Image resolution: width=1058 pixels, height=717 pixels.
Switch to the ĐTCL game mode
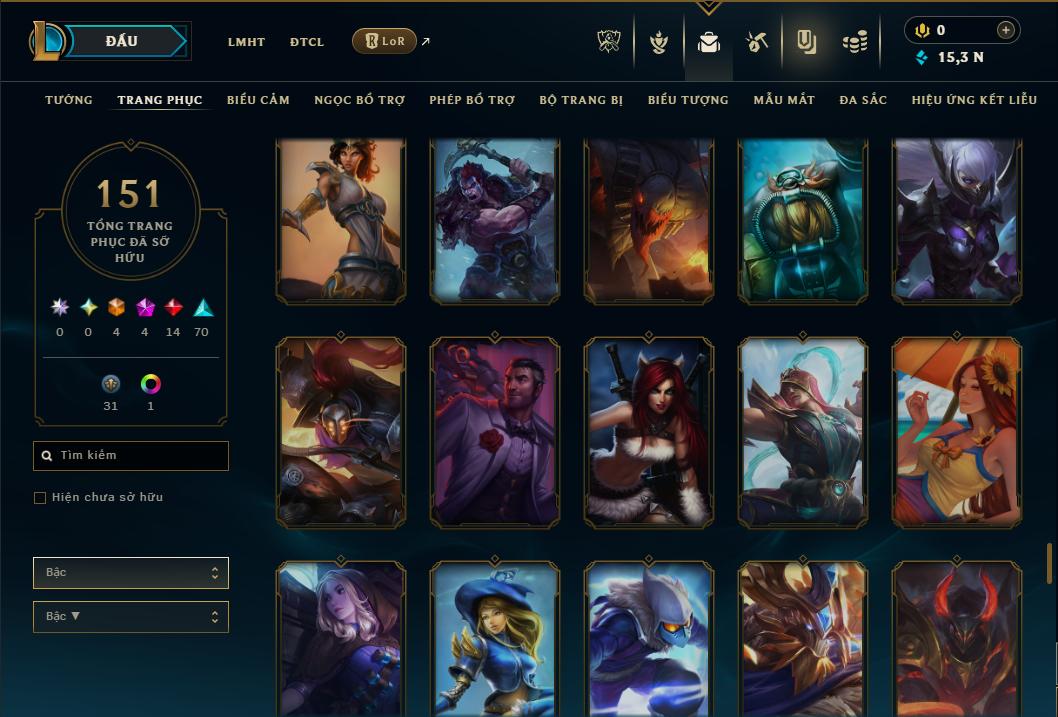[307, 42]
